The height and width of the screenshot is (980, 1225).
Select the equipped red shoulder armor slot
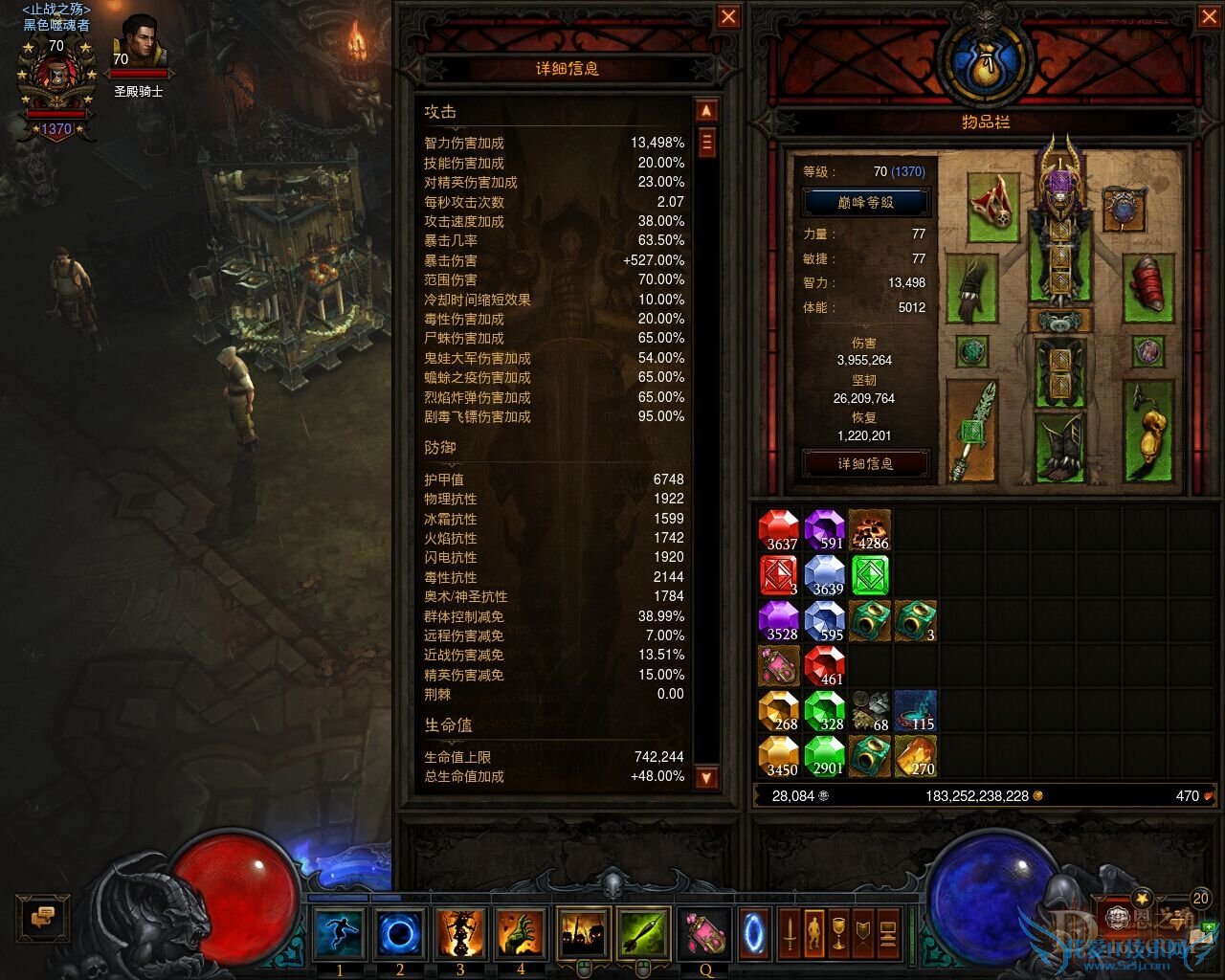[993, 205]
